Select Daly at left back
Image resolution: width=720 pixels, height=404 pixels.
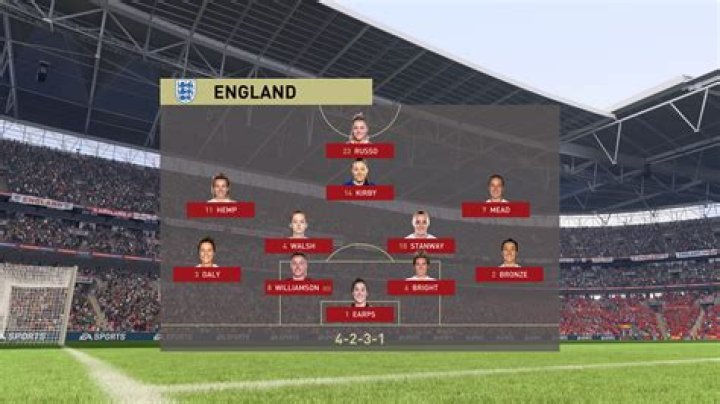[x=207, y=273]
